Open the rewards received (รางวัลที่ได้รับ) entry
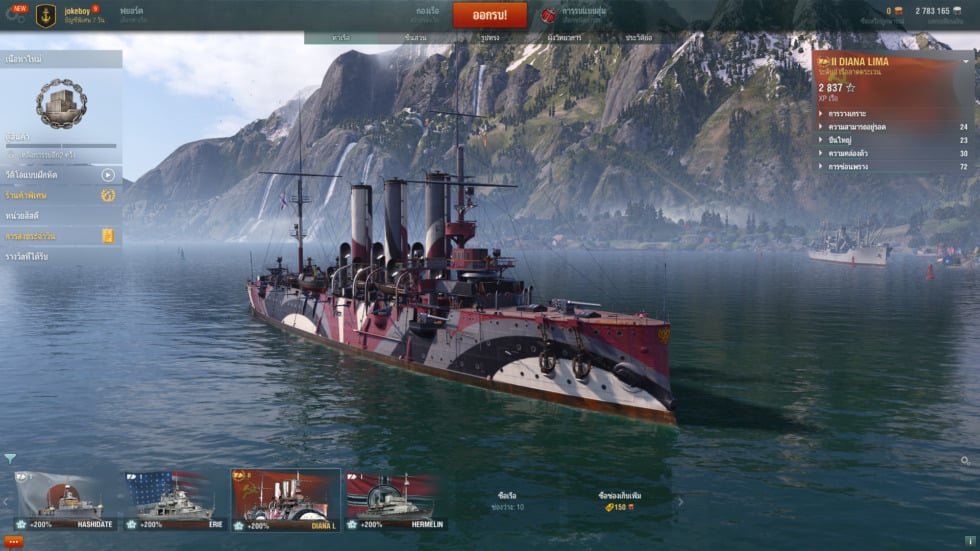Screen dimensions: 980x551 (61, 257)
